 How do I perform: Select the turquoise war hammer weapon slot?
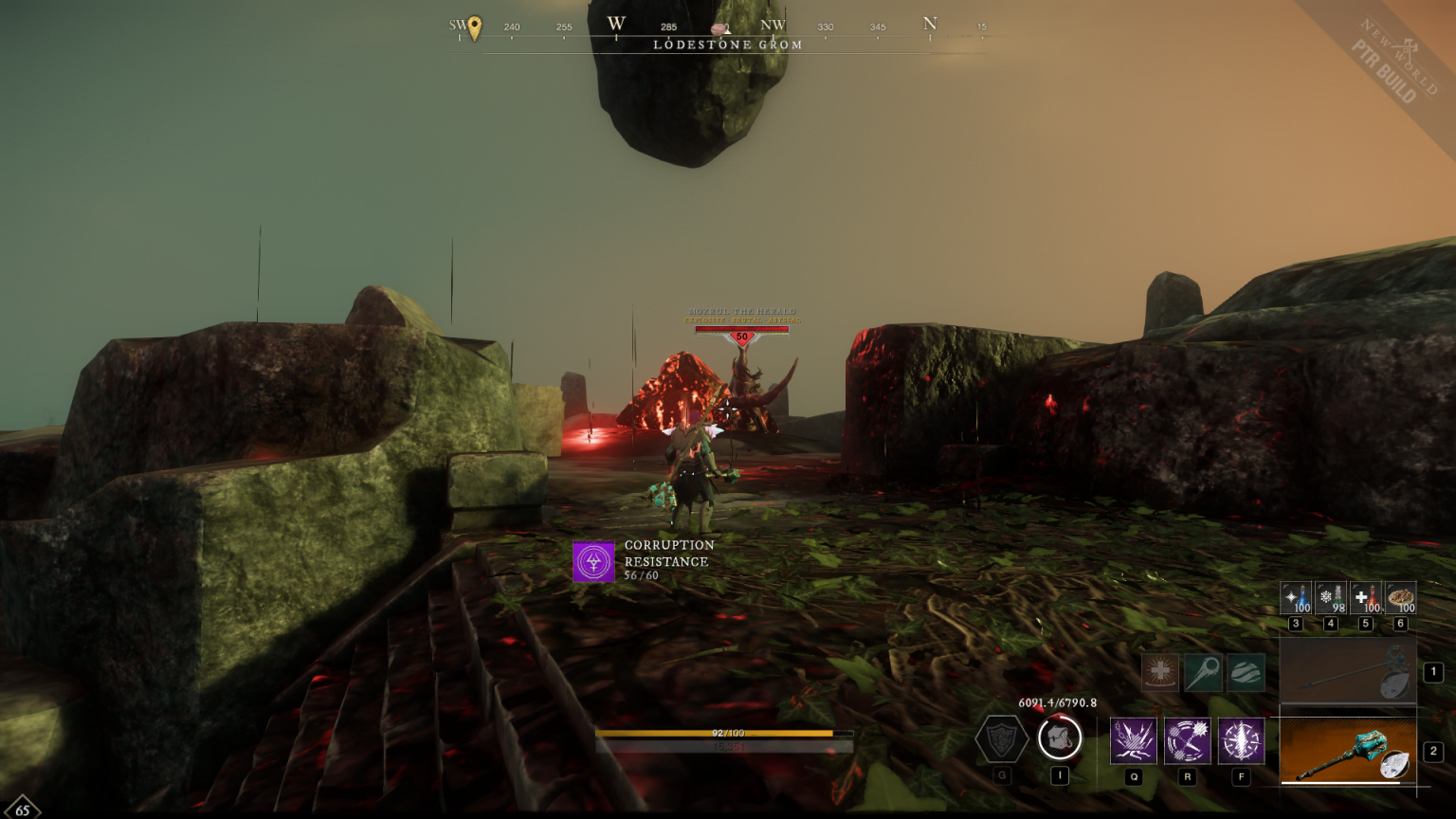[1347, 752]
